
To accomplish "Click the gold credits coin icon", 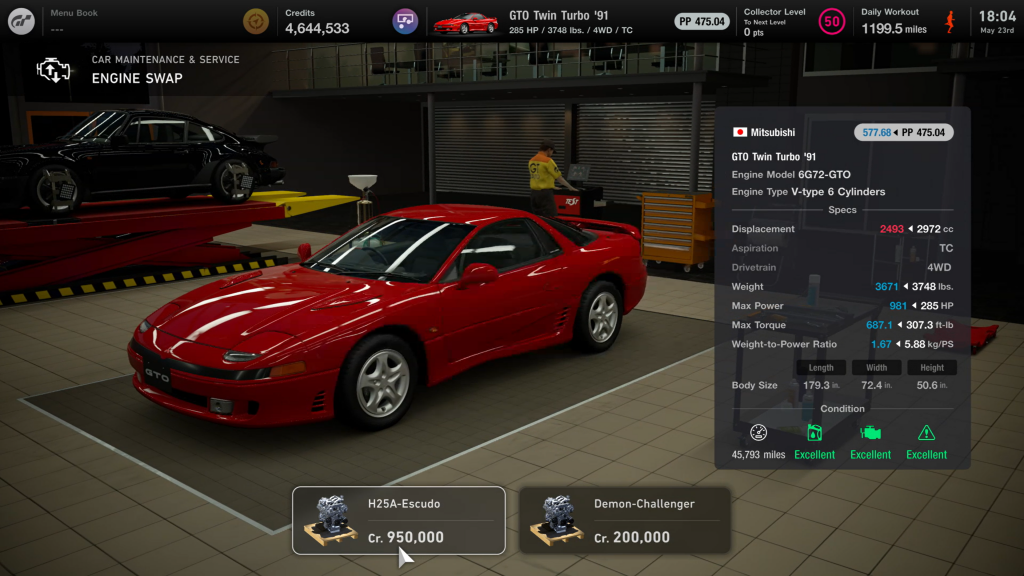I will click(256, 21).
